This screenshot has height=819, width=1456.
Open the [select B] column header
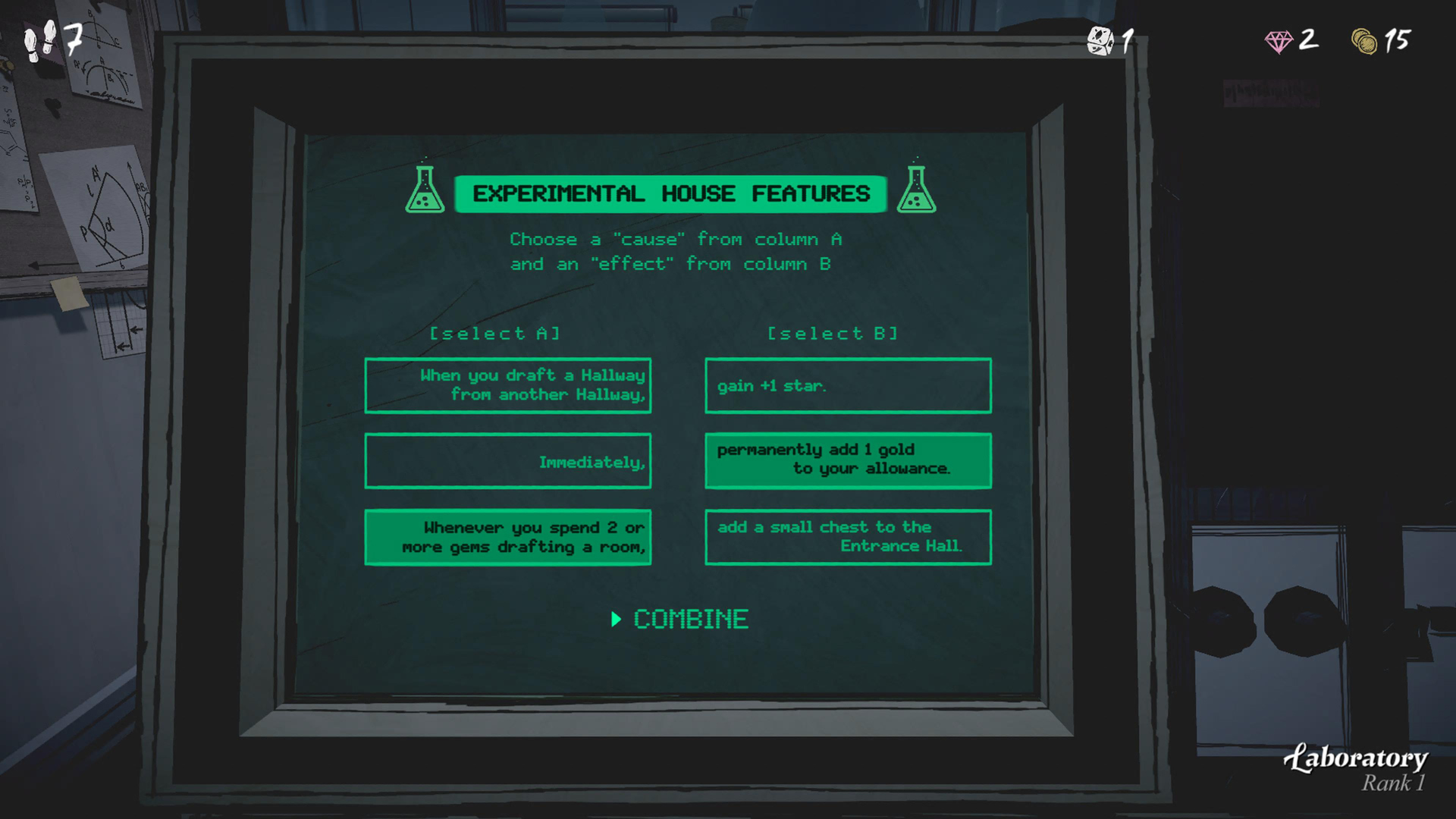[833, 333]
